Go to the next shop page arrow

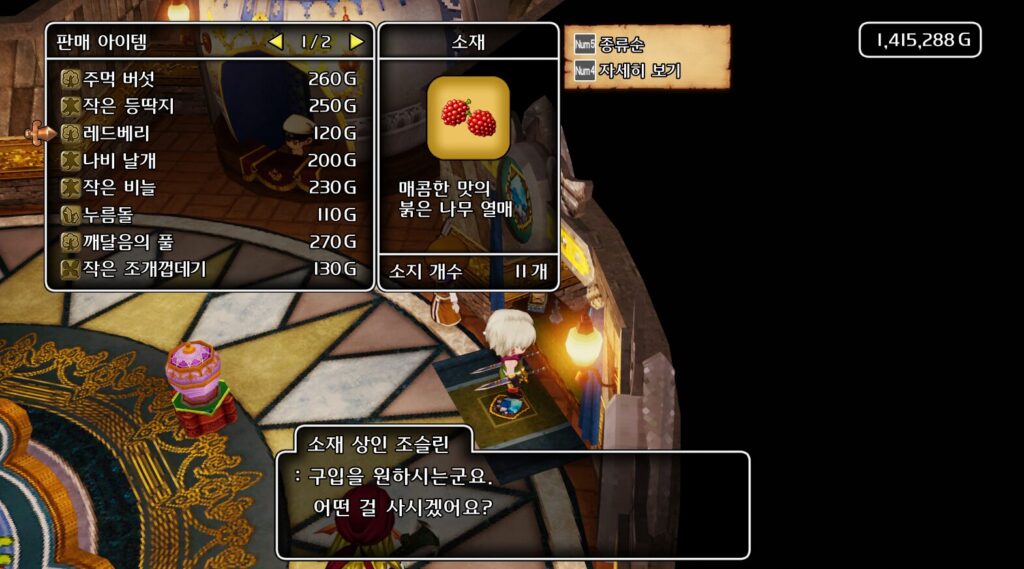click(356, 42)
